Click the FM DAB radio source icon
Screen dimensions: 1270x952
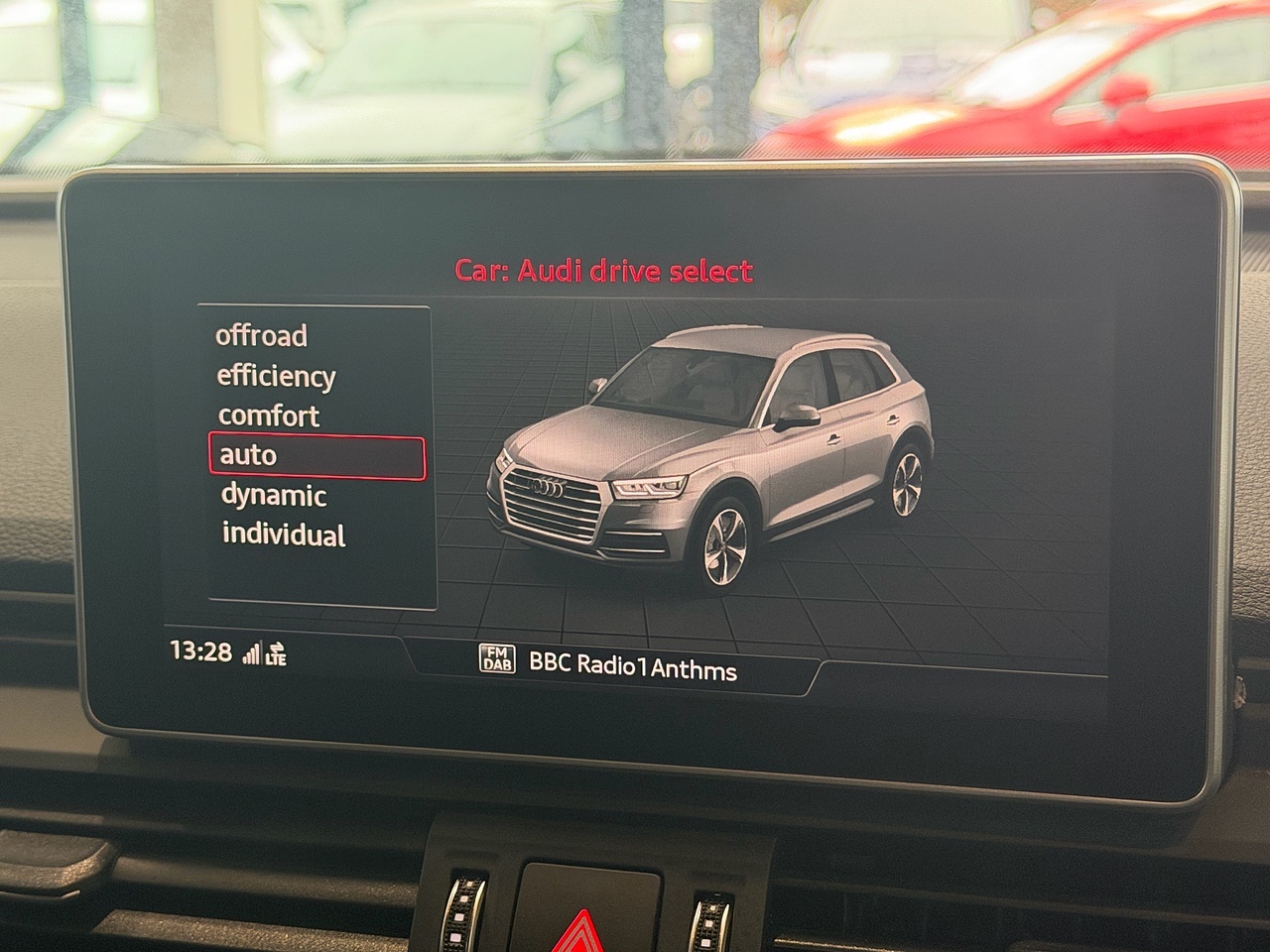[x=497, y=659]
